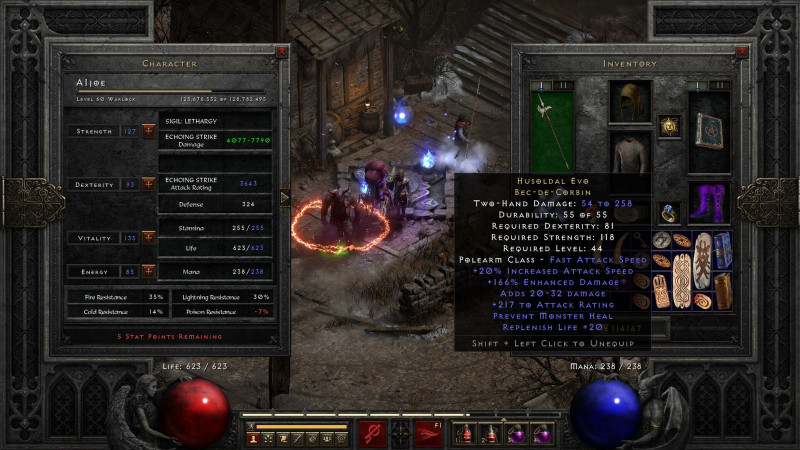The image size is (800, 450).
Task: Select the equipped body armor
Action: point(630,154)
